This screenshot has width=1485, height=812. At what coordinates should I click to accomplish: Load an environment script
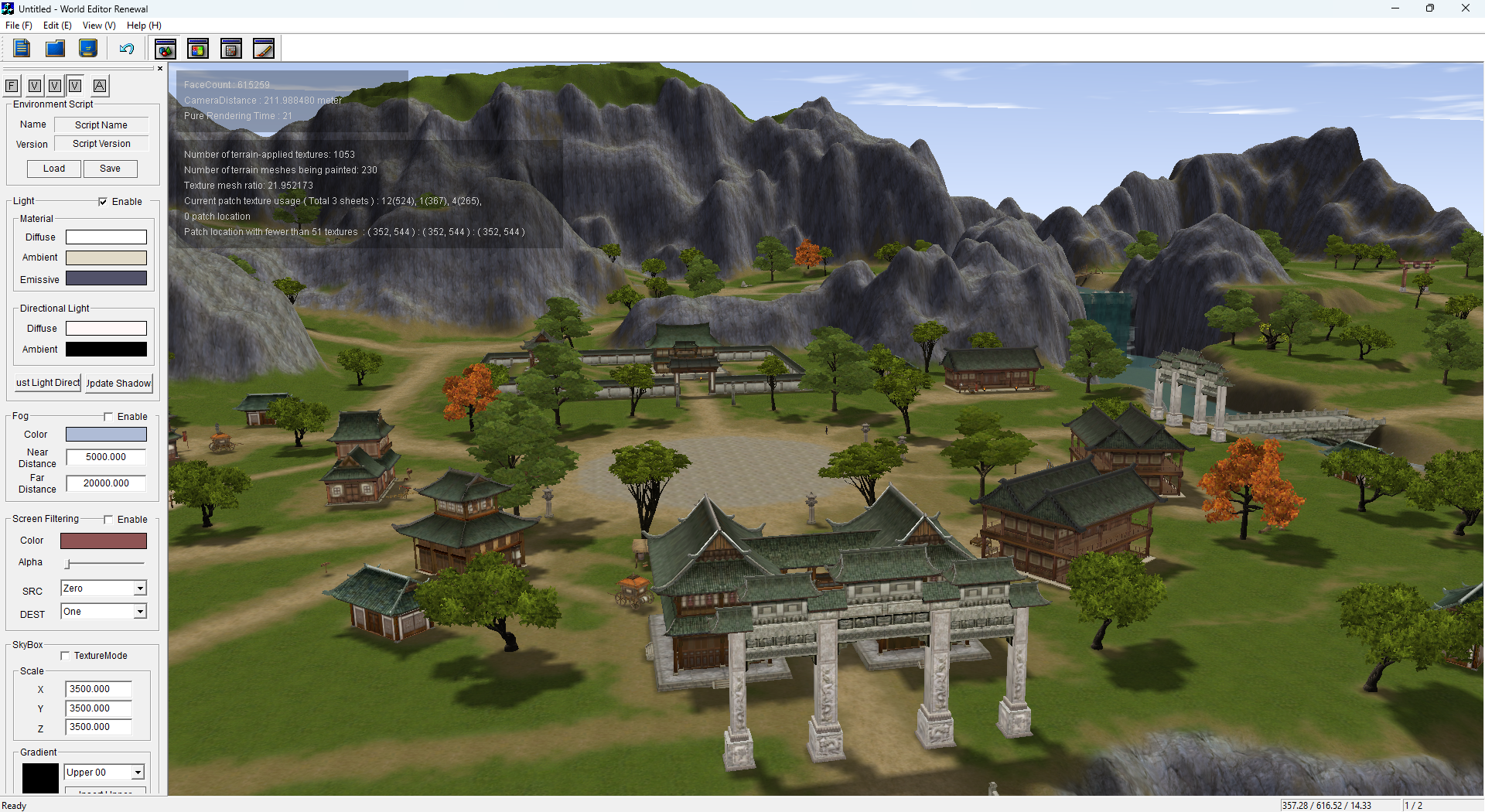pyautogui.click(x=54, y=169)
